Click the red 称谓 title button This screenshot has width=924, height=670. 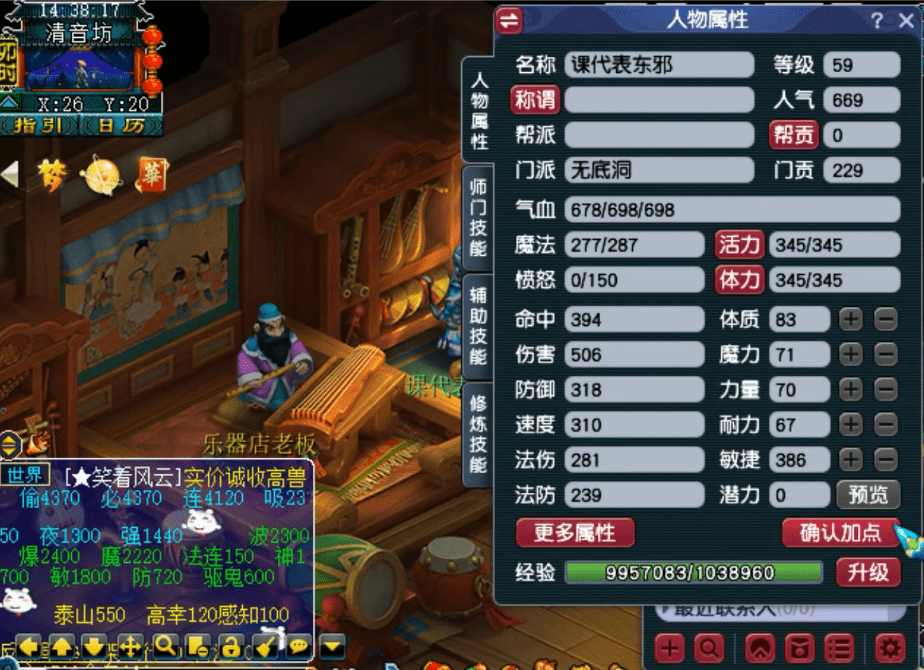(535, 100)
